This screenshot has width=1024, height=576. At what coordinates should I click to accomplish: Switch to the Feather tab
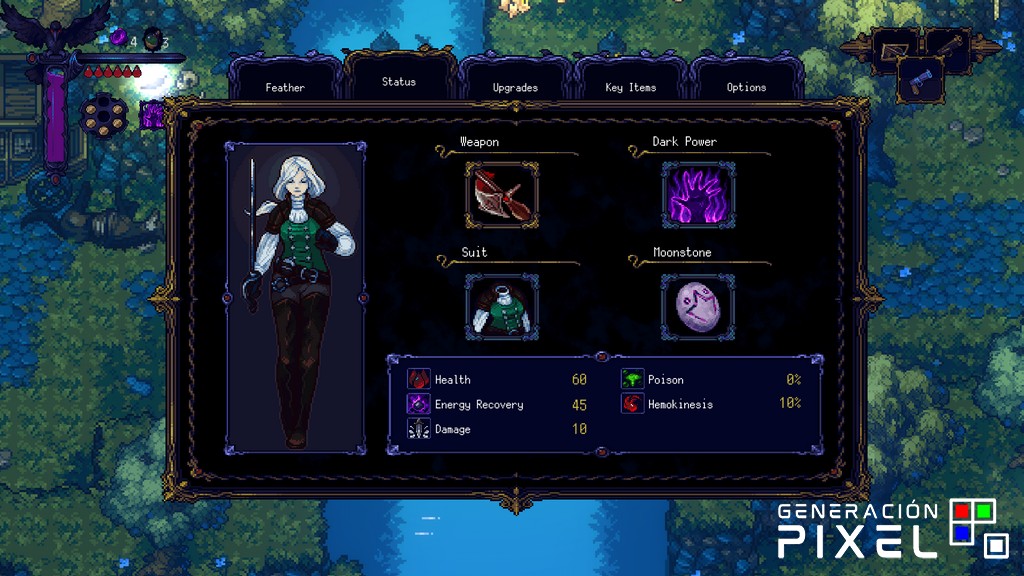pos(285,86)
